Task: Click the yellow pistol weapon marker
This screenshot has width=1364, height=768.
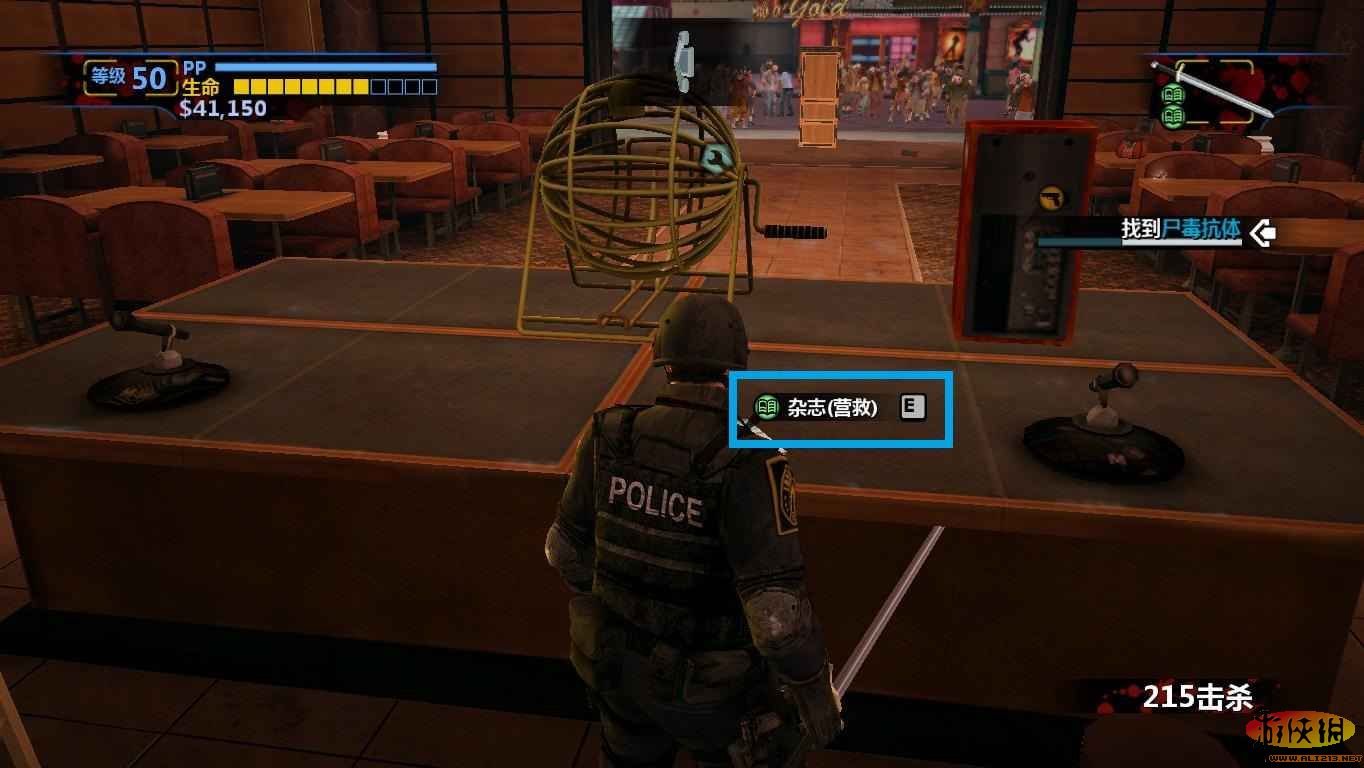Action: coord(1050,196)
